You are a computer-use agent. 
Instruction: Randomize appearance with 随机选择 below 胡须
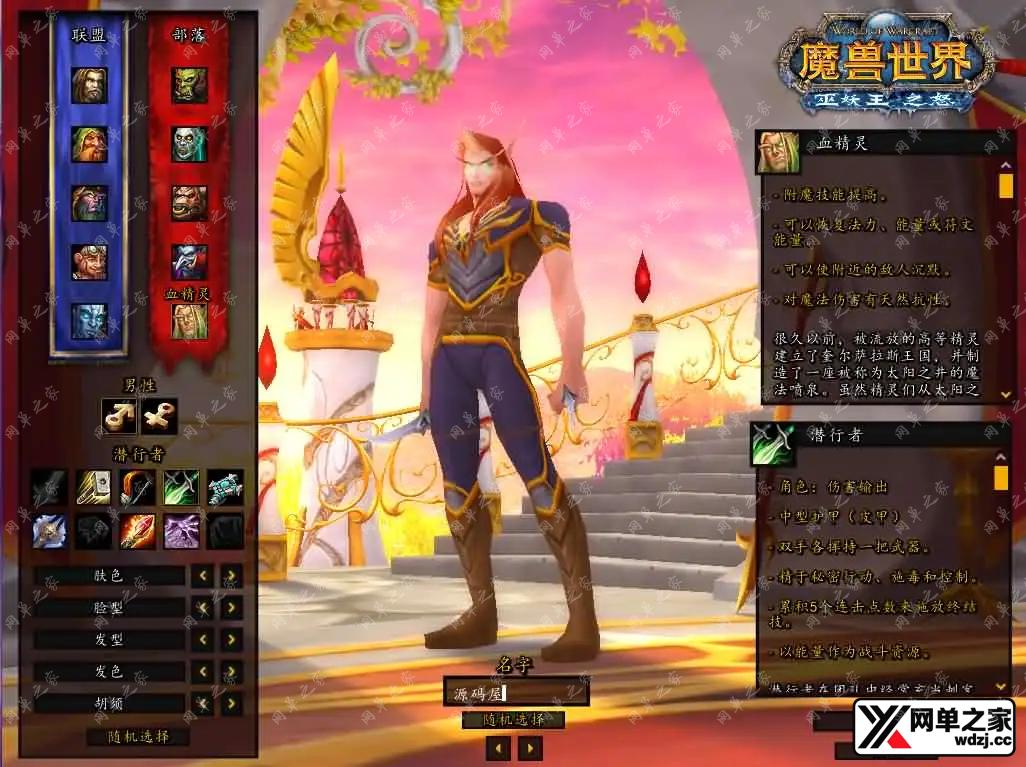tap(137, 737)
